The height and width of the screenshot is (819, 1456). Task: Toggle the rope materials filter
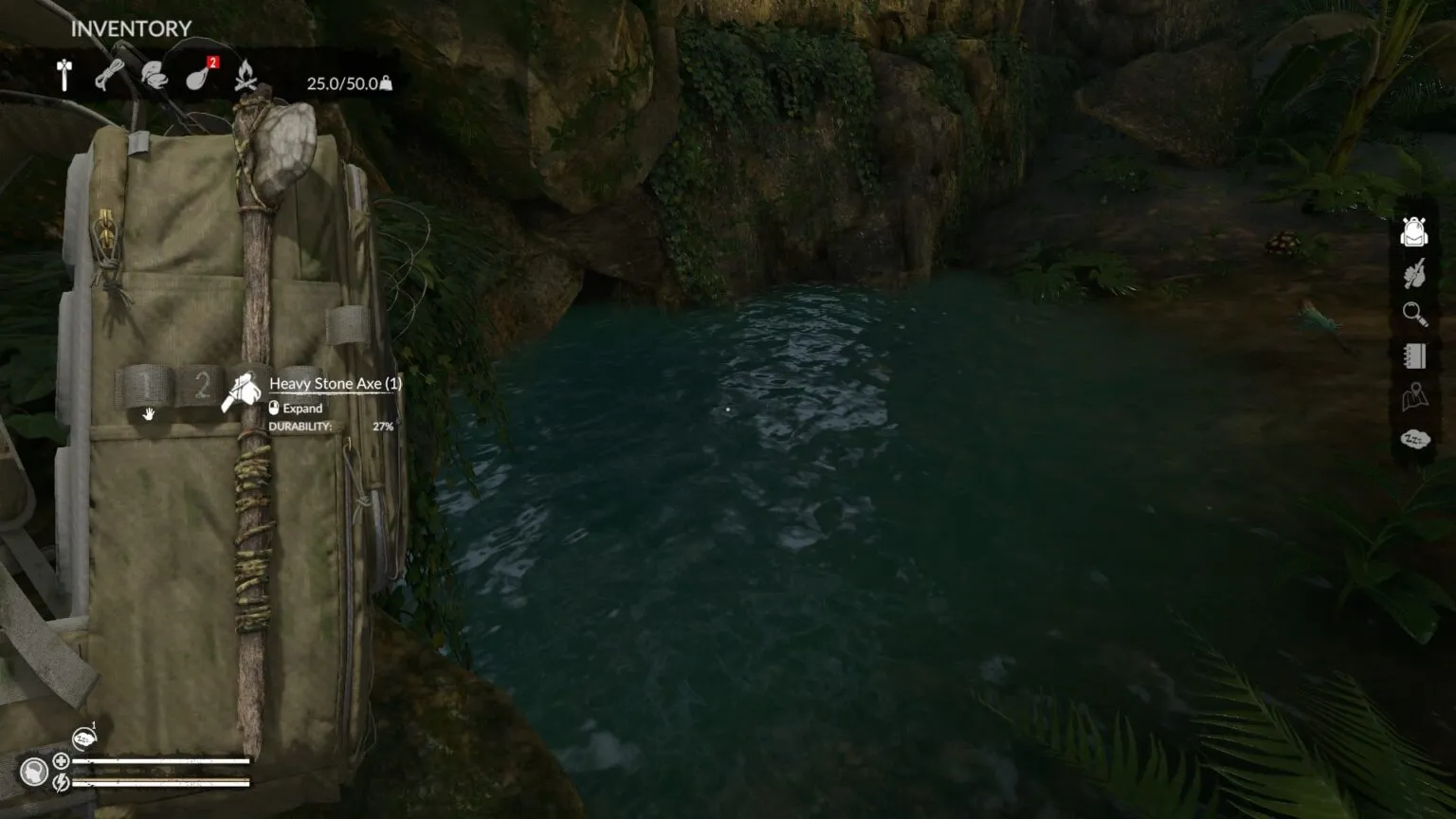point(109,76)
